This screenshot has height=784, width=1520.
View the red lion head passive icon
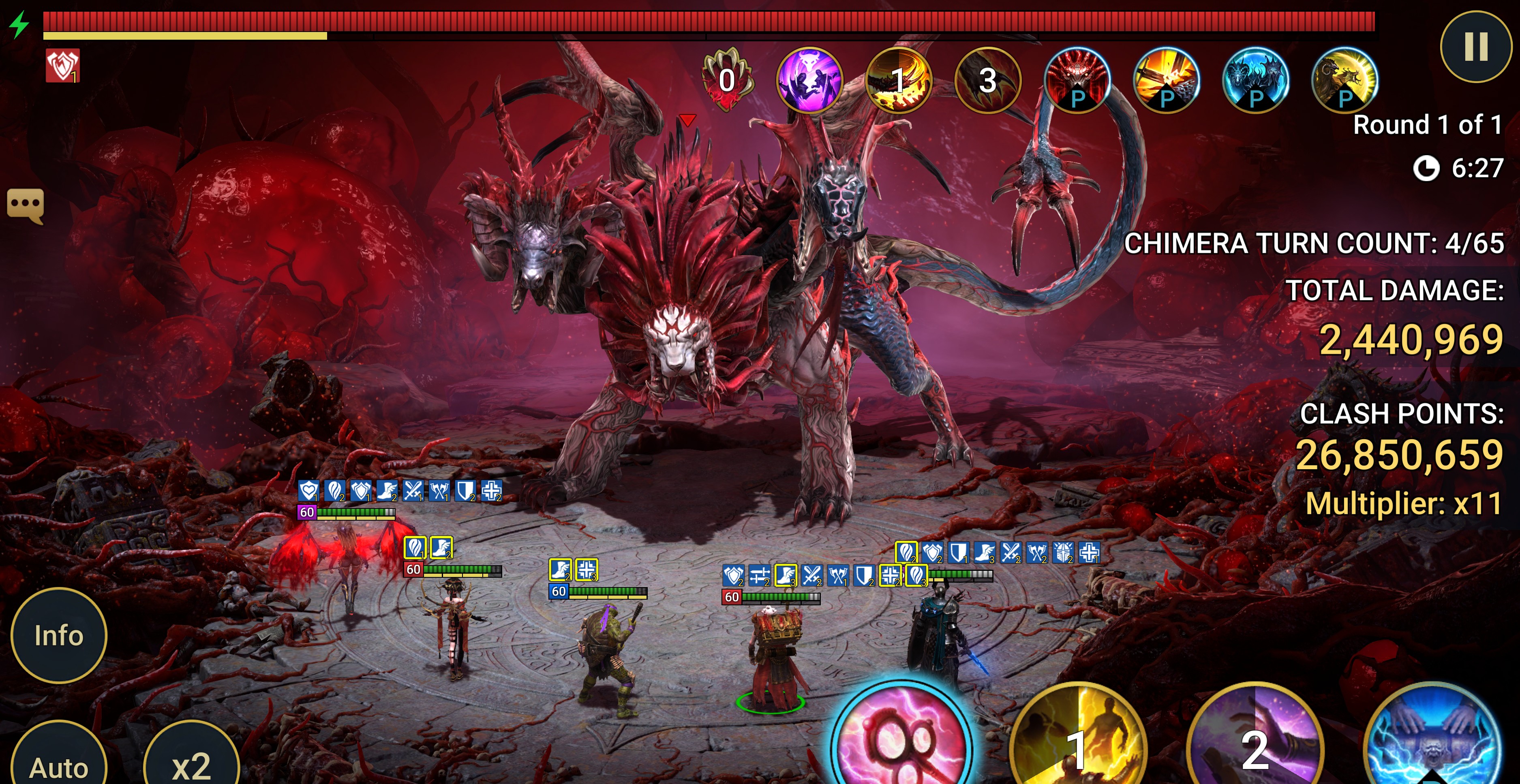[1077, 80]
